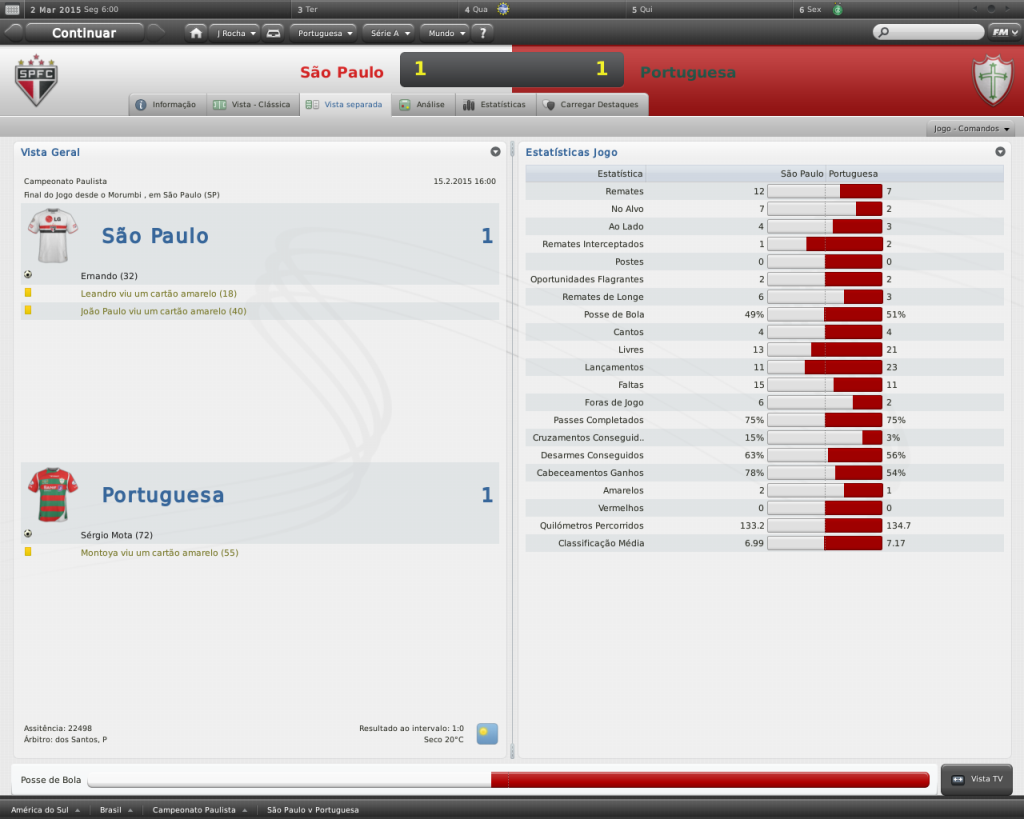This screenshot has width=1024, height=819.
Task: Select the Brasil breadcrumb
Action: pyautogui.click(x=115, y=810)
